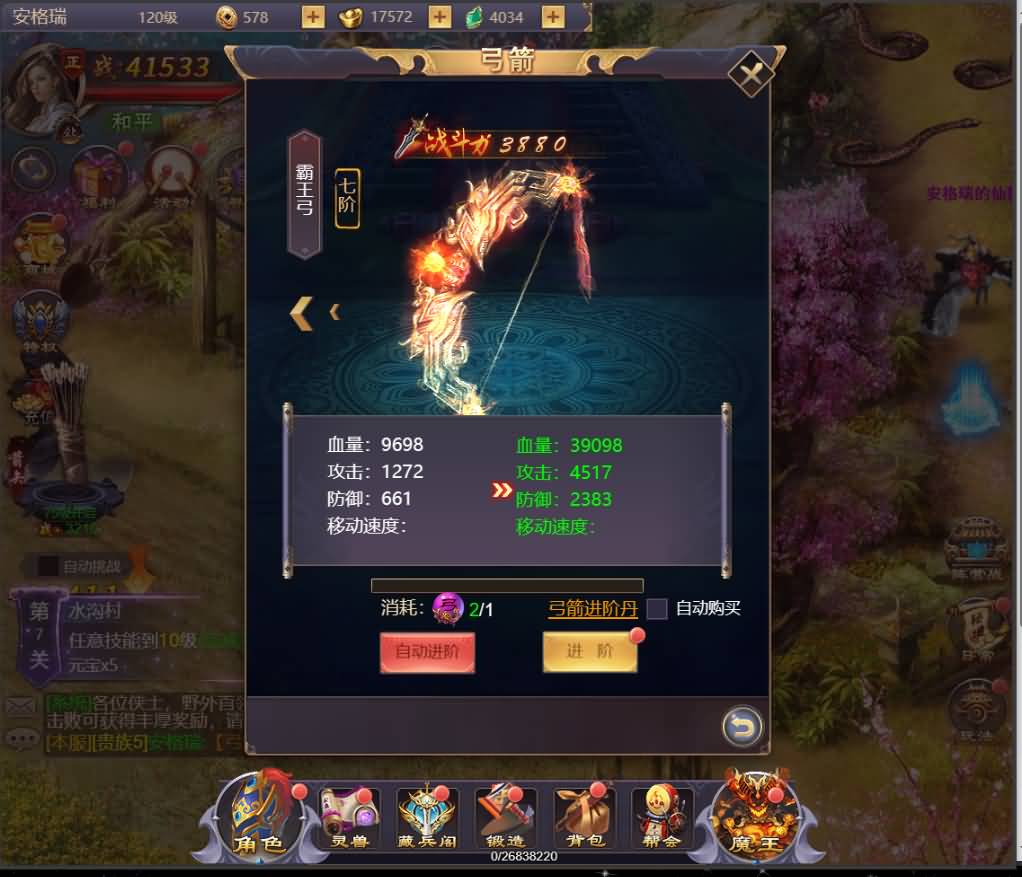Go back using the round return arrow button
The height and width of the screenshot is (877, 1022).
[x=742, y=726]
